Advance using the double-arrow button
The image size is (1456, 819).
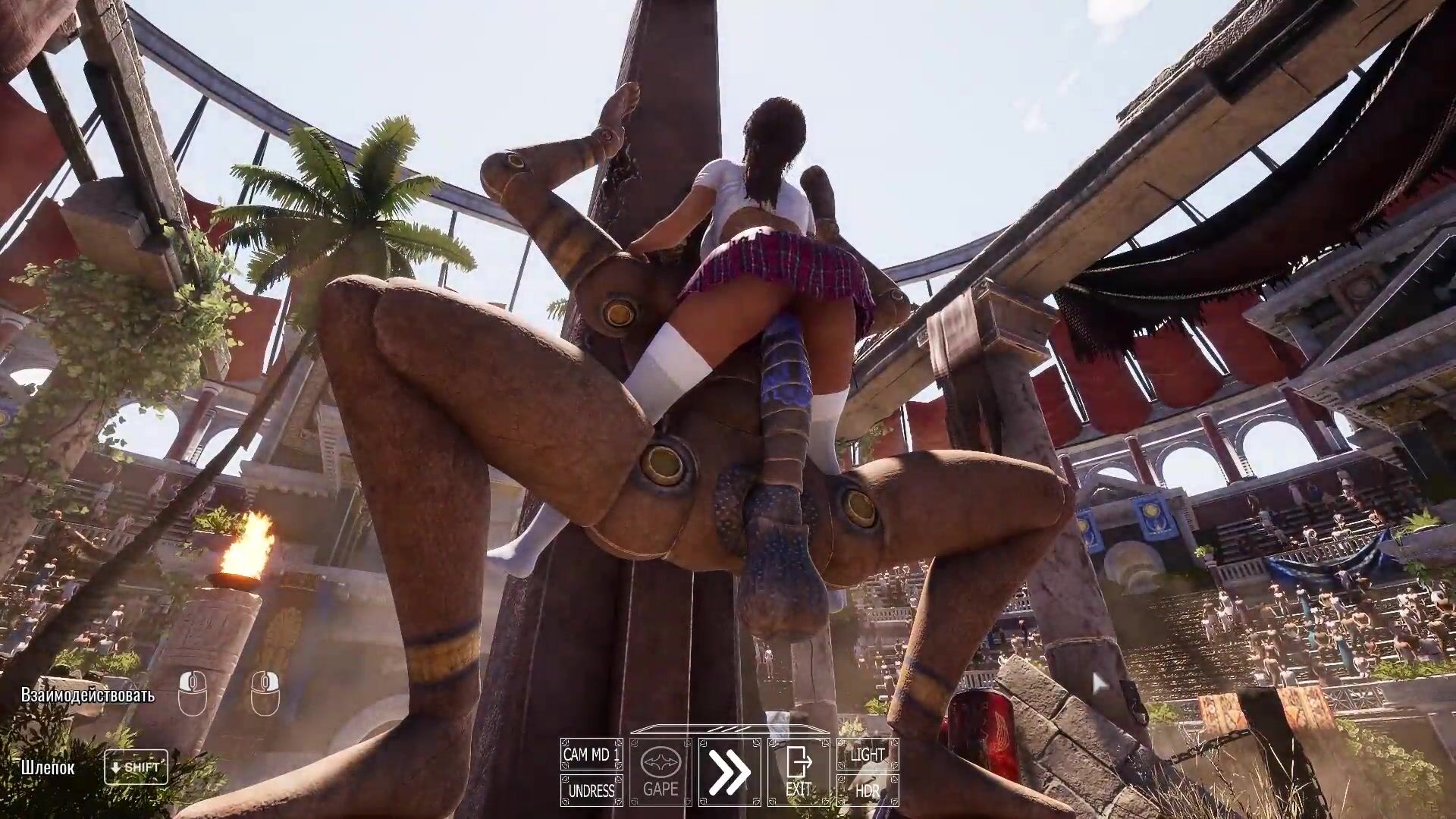pos(730,772)
